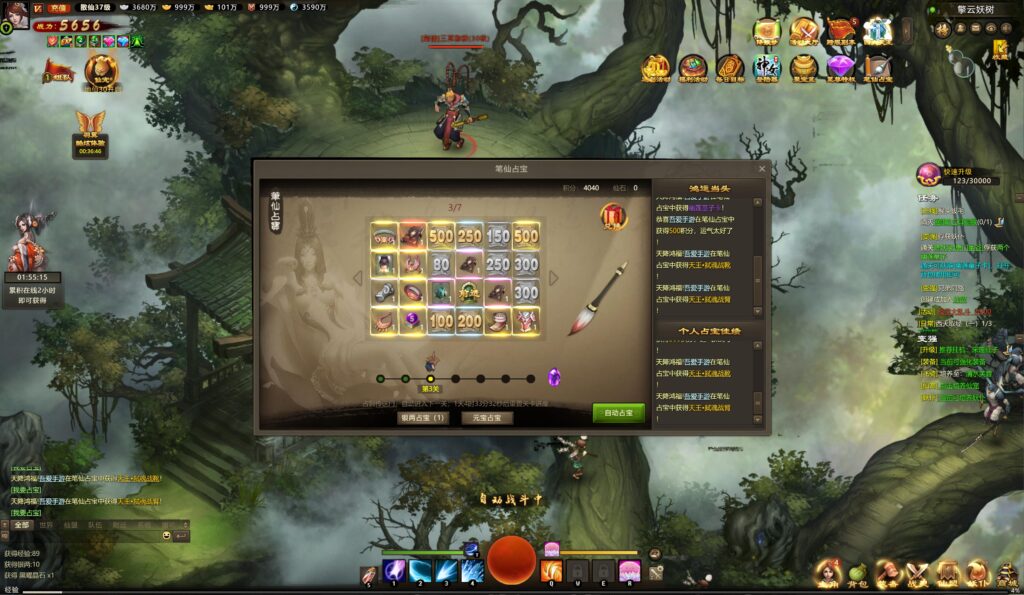Open the 笔仙占宝 brush-and-scroll event icon

coord(877,68)
